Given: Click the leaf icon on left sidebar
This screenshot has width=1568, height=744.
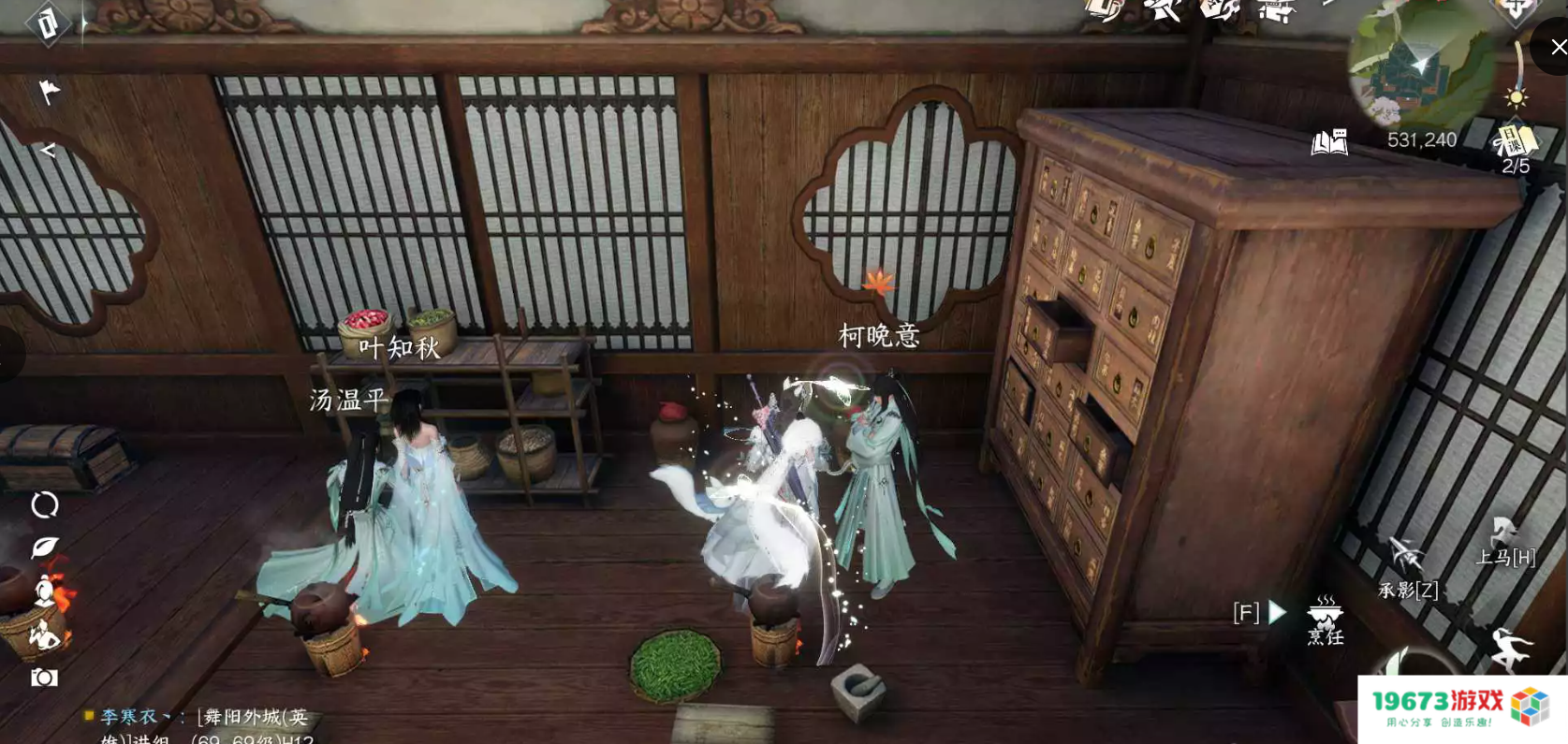Looking at the screenshot, I should click(x=44, y=547).
